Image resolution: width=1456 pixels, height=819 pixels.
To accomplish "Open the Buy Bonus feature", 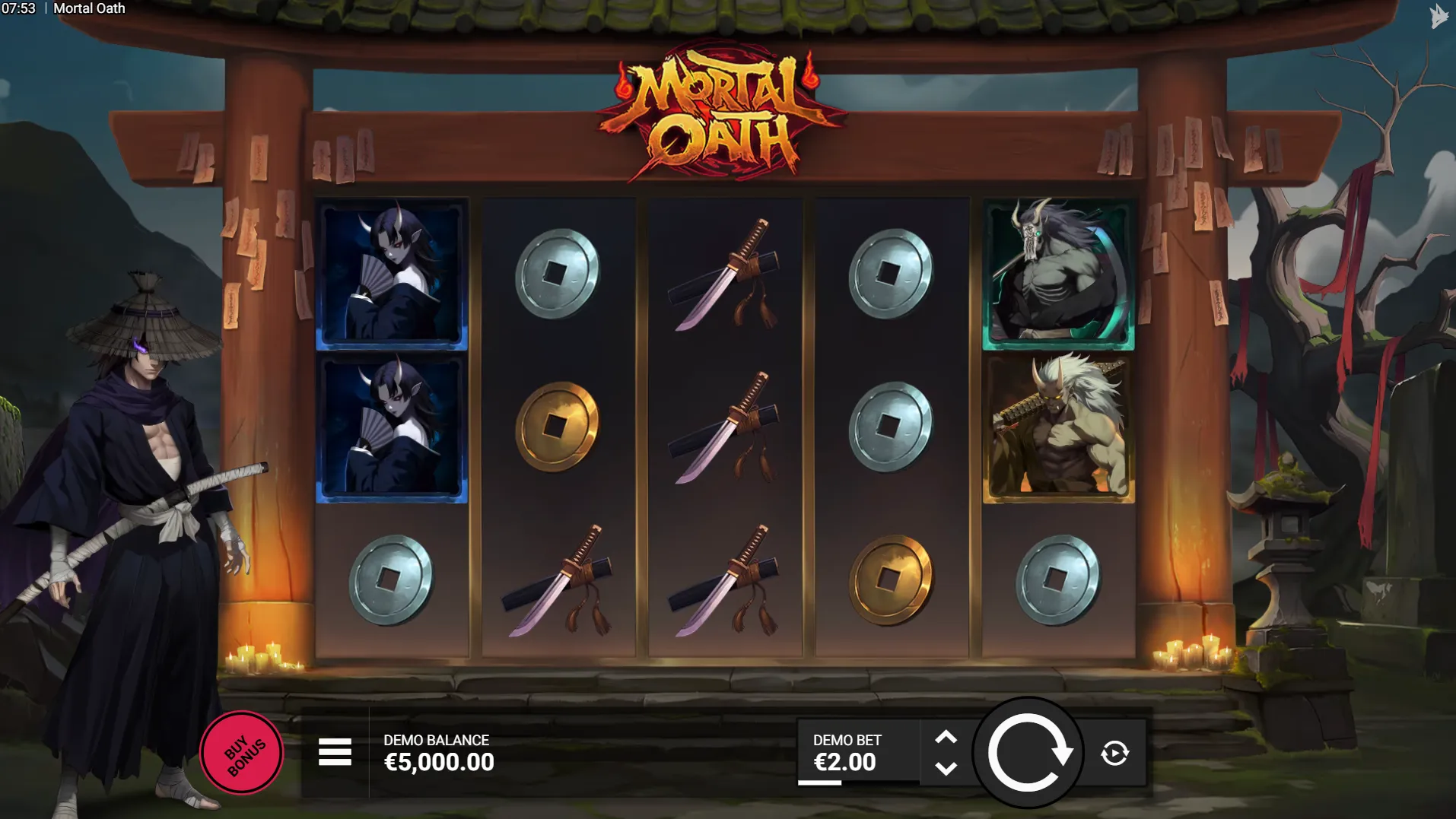I will 242,753.
